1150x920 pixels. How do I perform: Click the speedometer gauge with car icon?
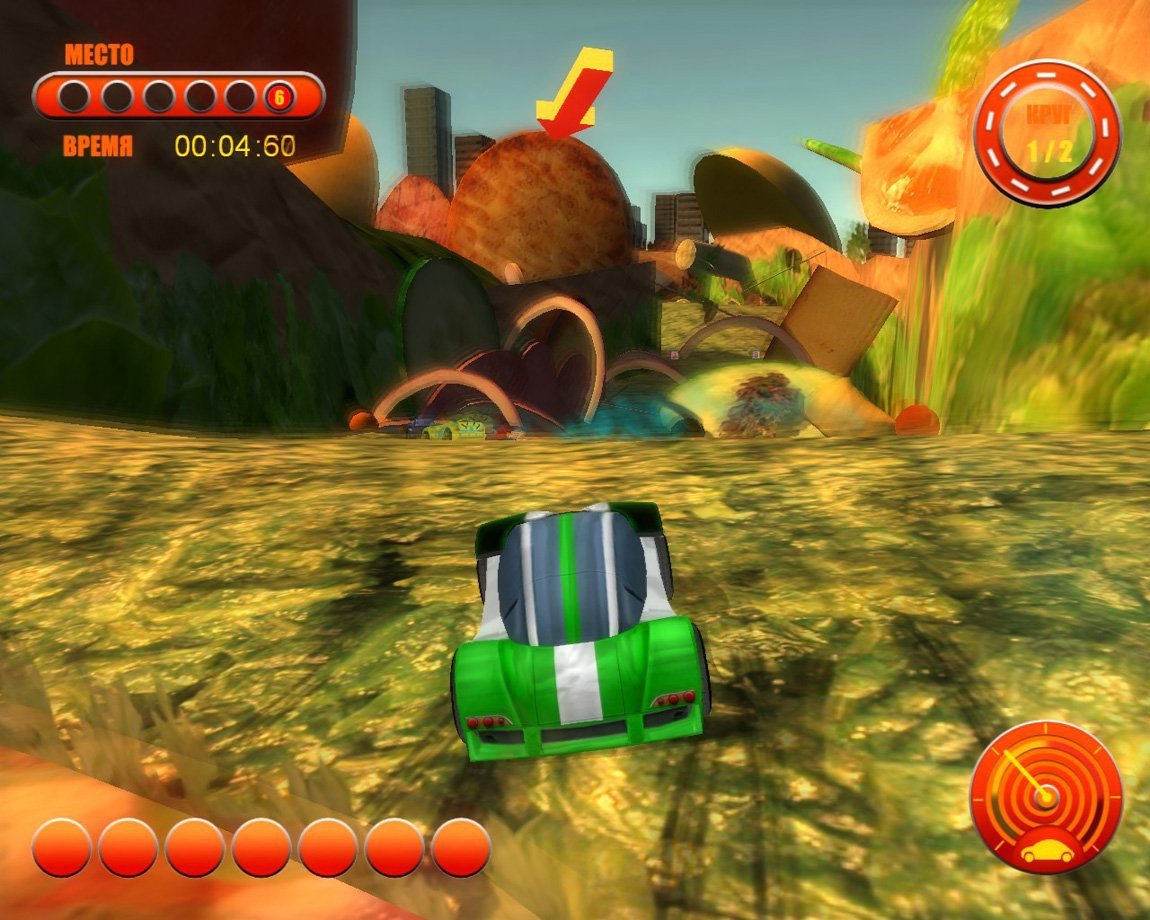(1046, 797)
